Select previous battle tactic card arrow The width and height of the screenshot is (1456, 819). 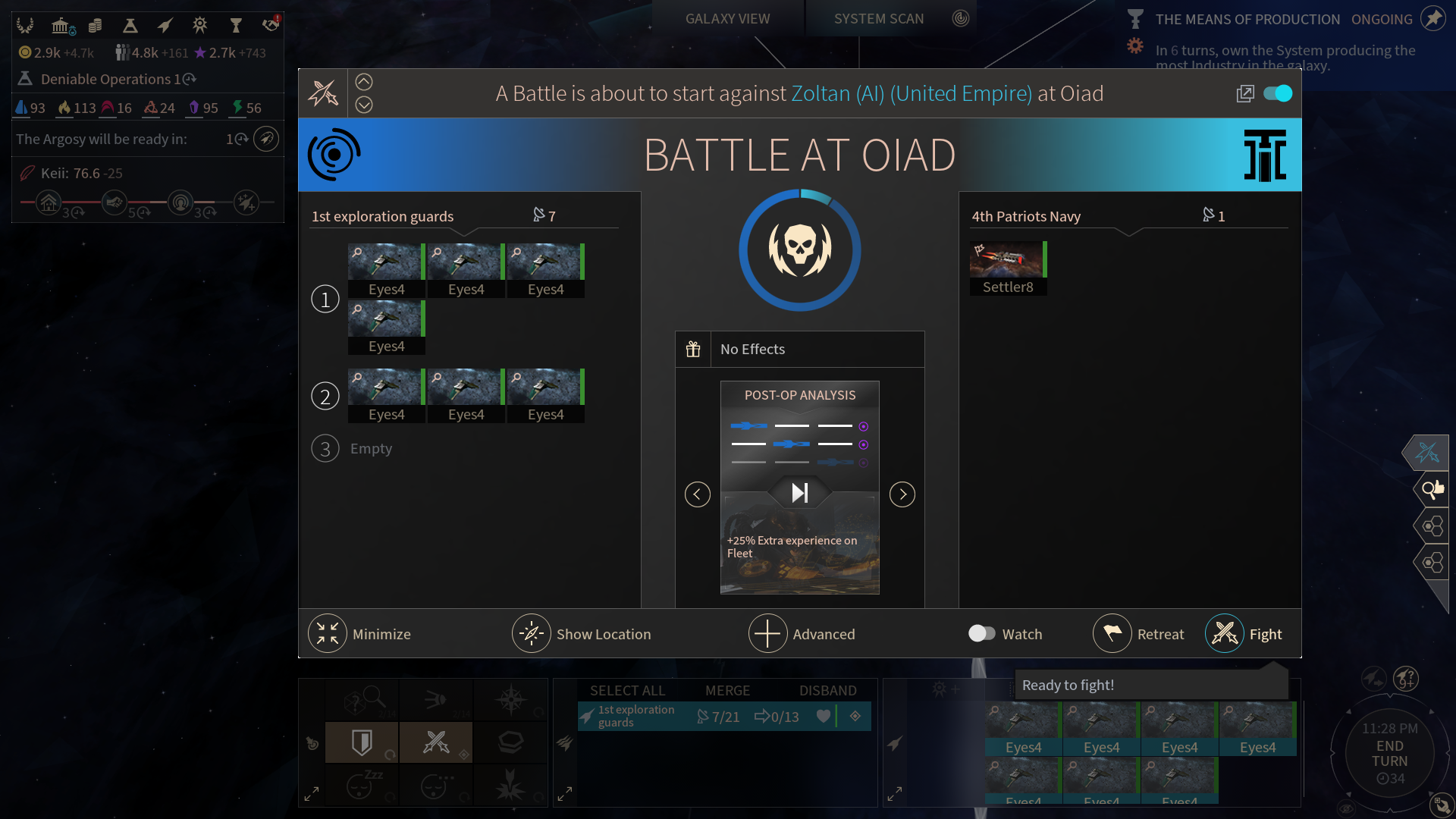698,494
